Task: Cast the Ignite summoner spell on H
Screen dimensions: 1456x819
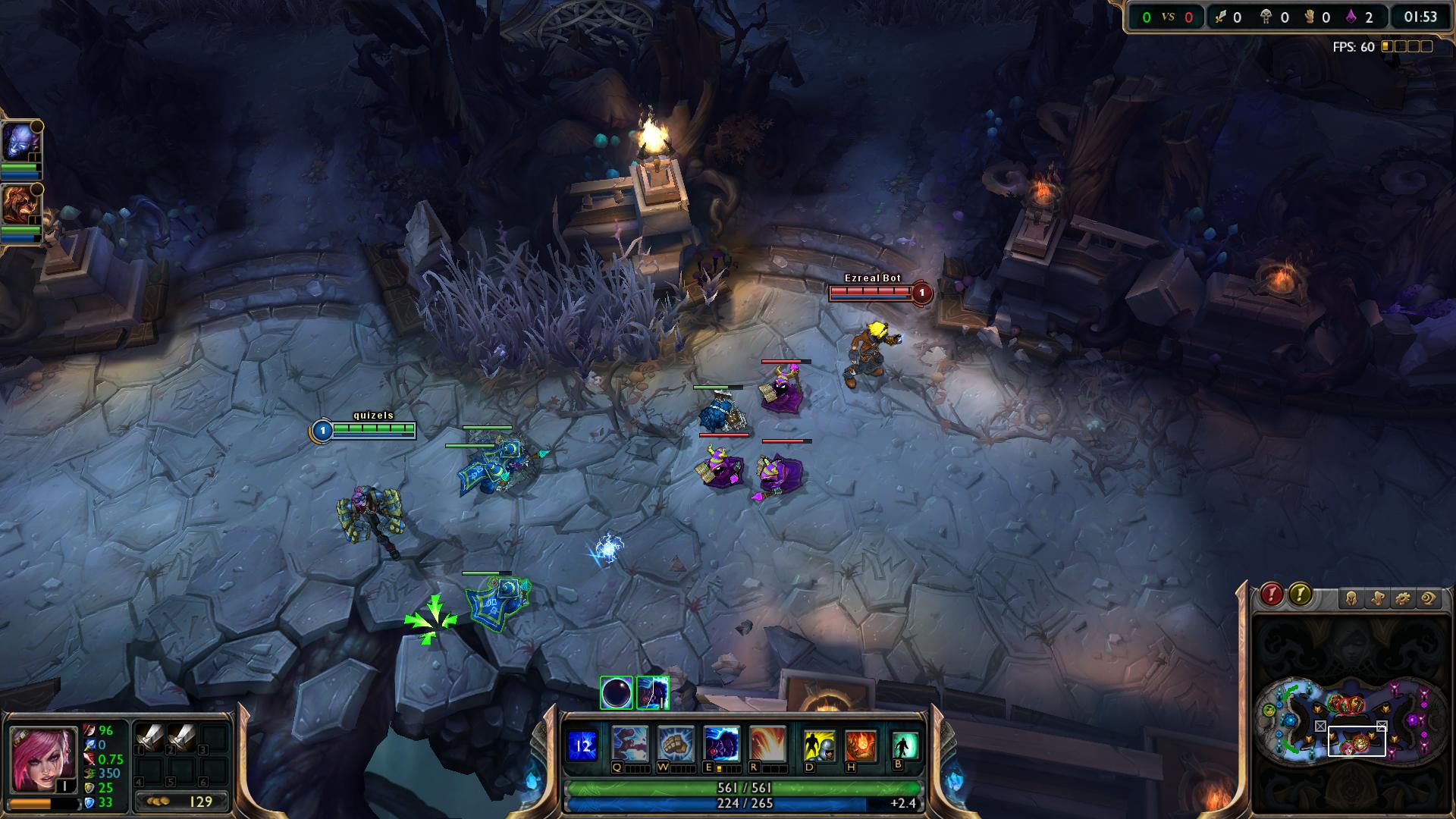Action: pyautogui.click(x=861, y=745)
